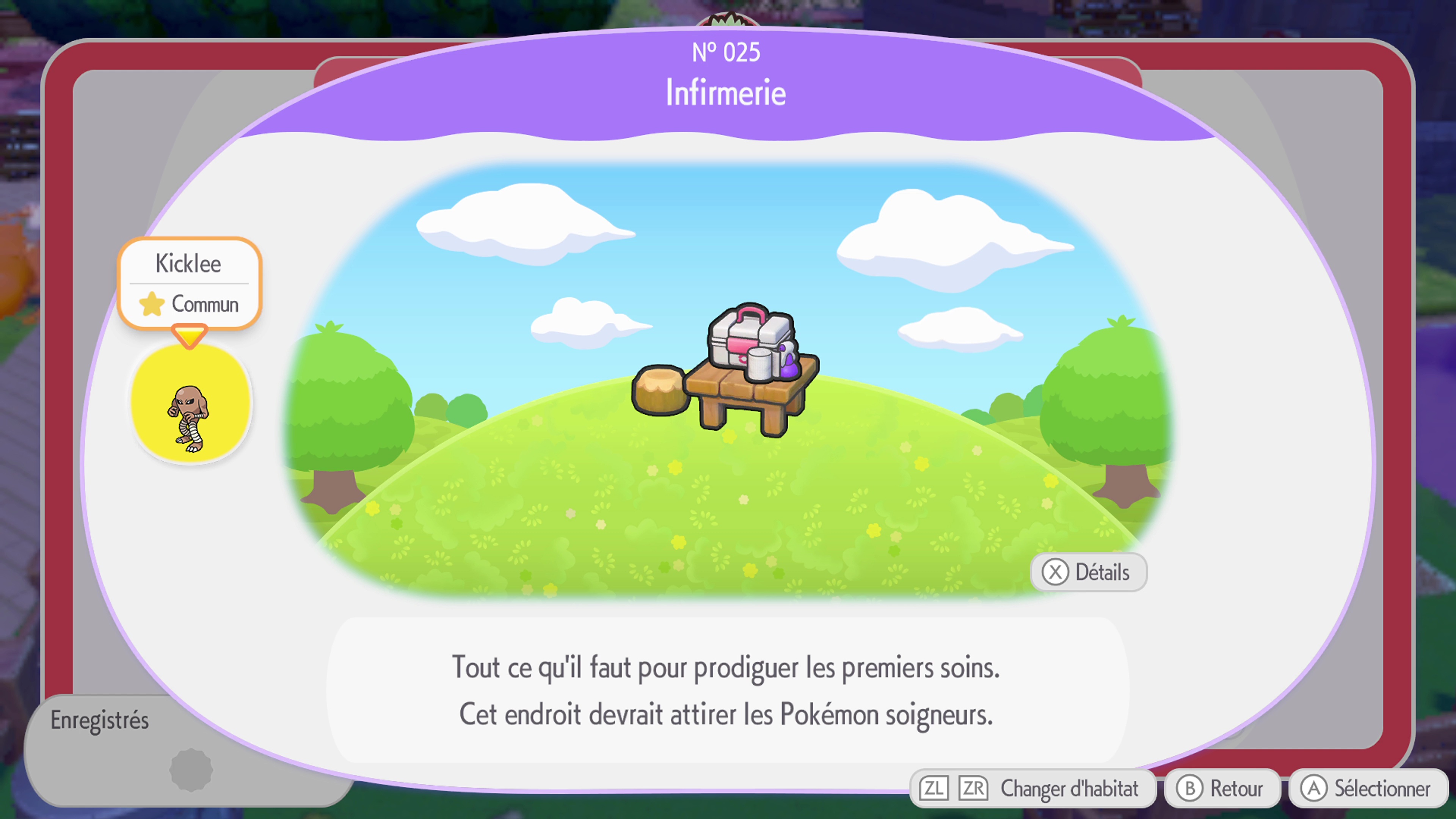The height and width of the screenshot is (819, 1456).
Task: Click the empty circular badge under Enregistrés
Action: [x=192, y=767]
